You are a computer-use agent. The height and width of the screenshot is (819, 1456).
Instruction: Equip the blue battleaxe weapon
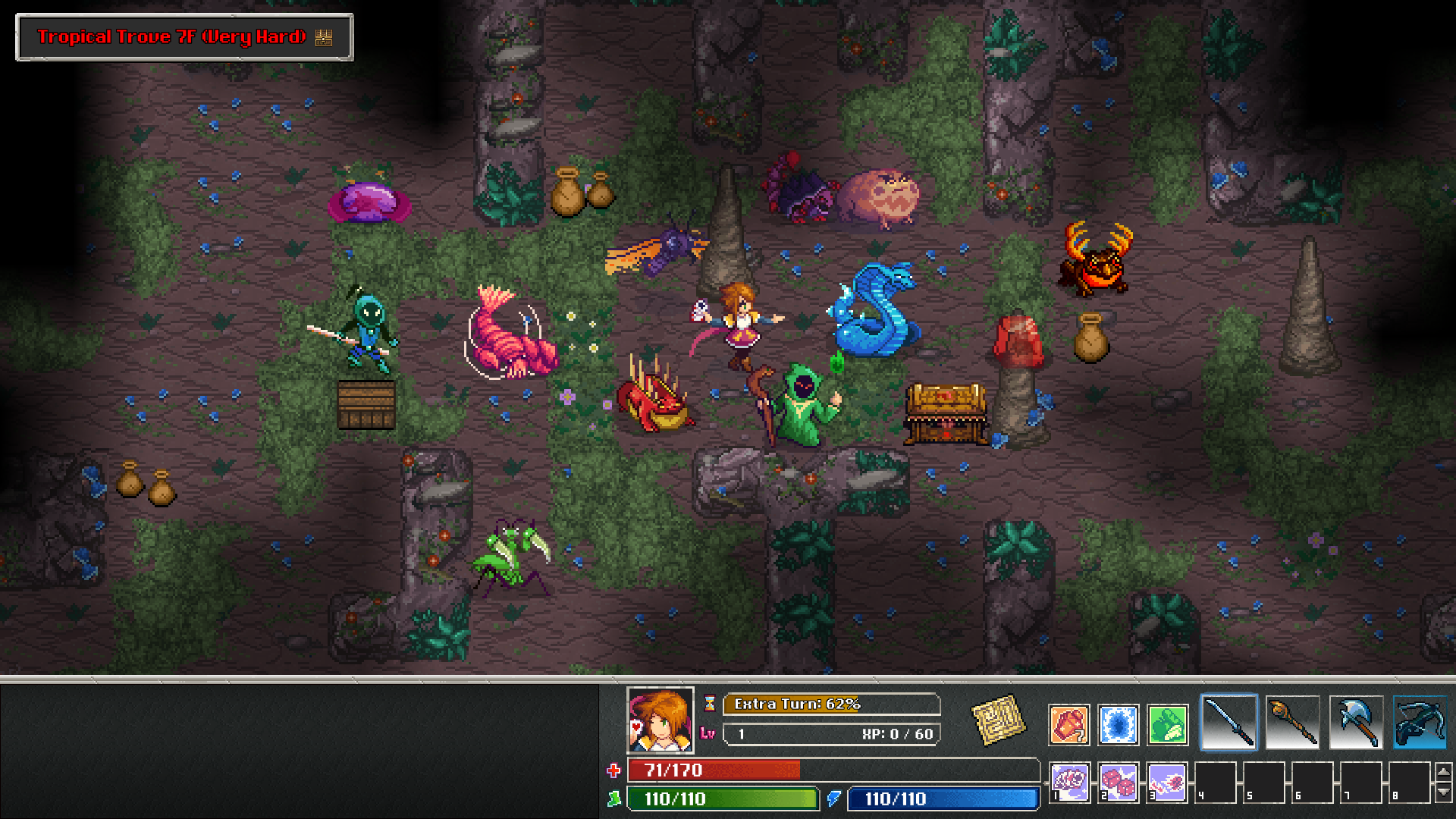coord(1355,722)
